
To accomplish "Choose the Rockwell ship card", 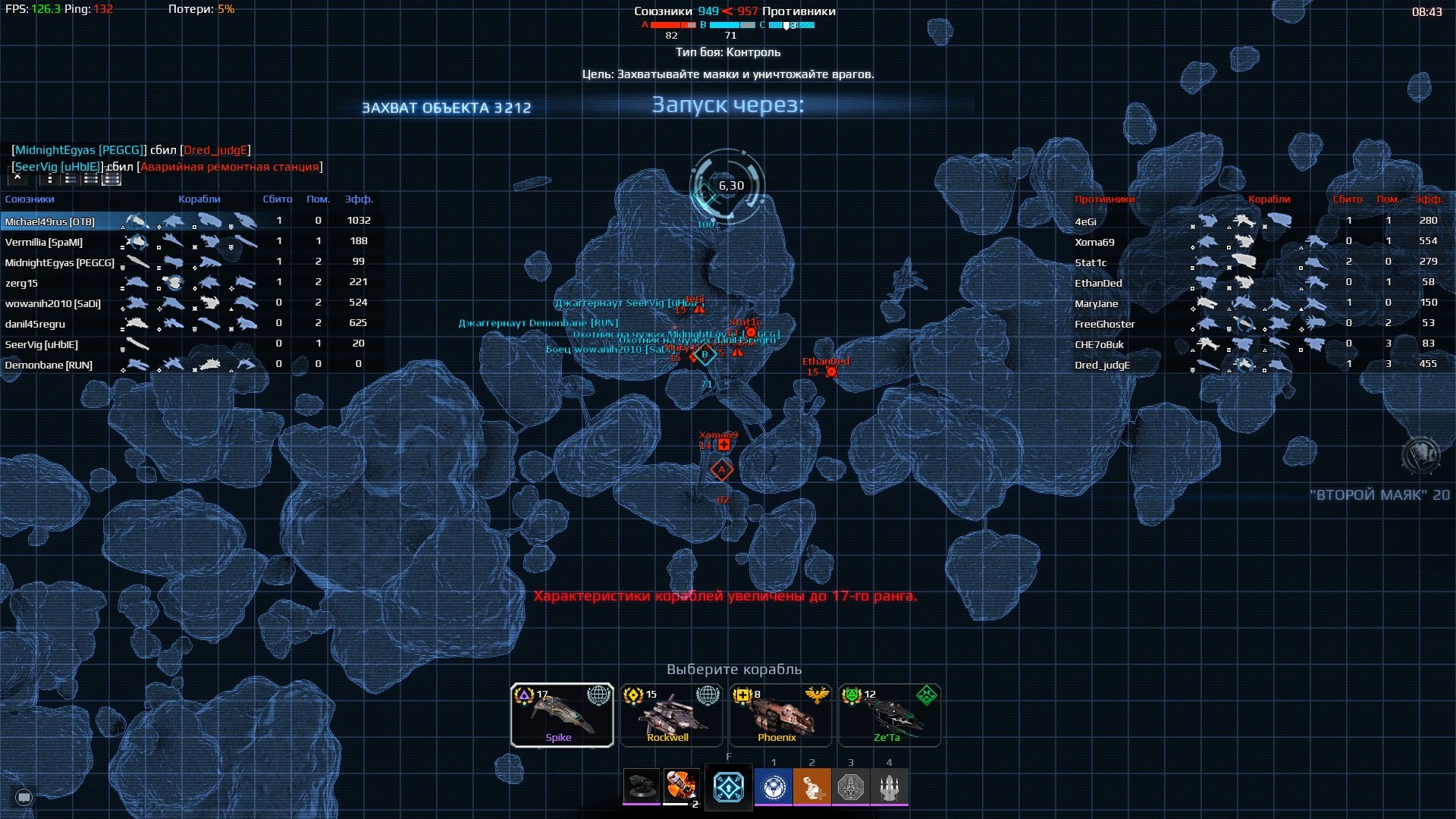I will (x=670, y=715).
